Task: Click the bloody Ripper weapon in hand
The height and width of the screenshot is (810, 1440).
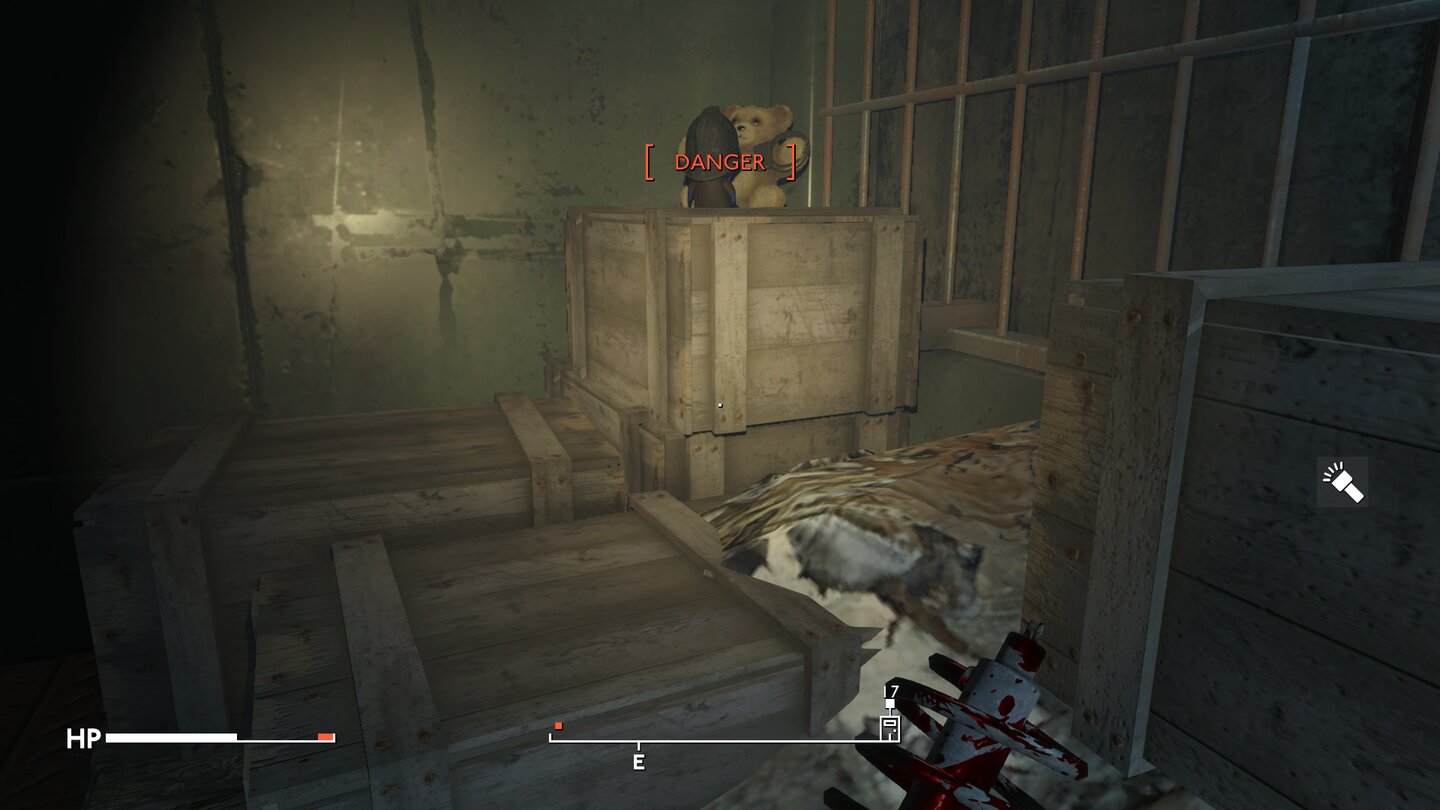Action: 1000,720
